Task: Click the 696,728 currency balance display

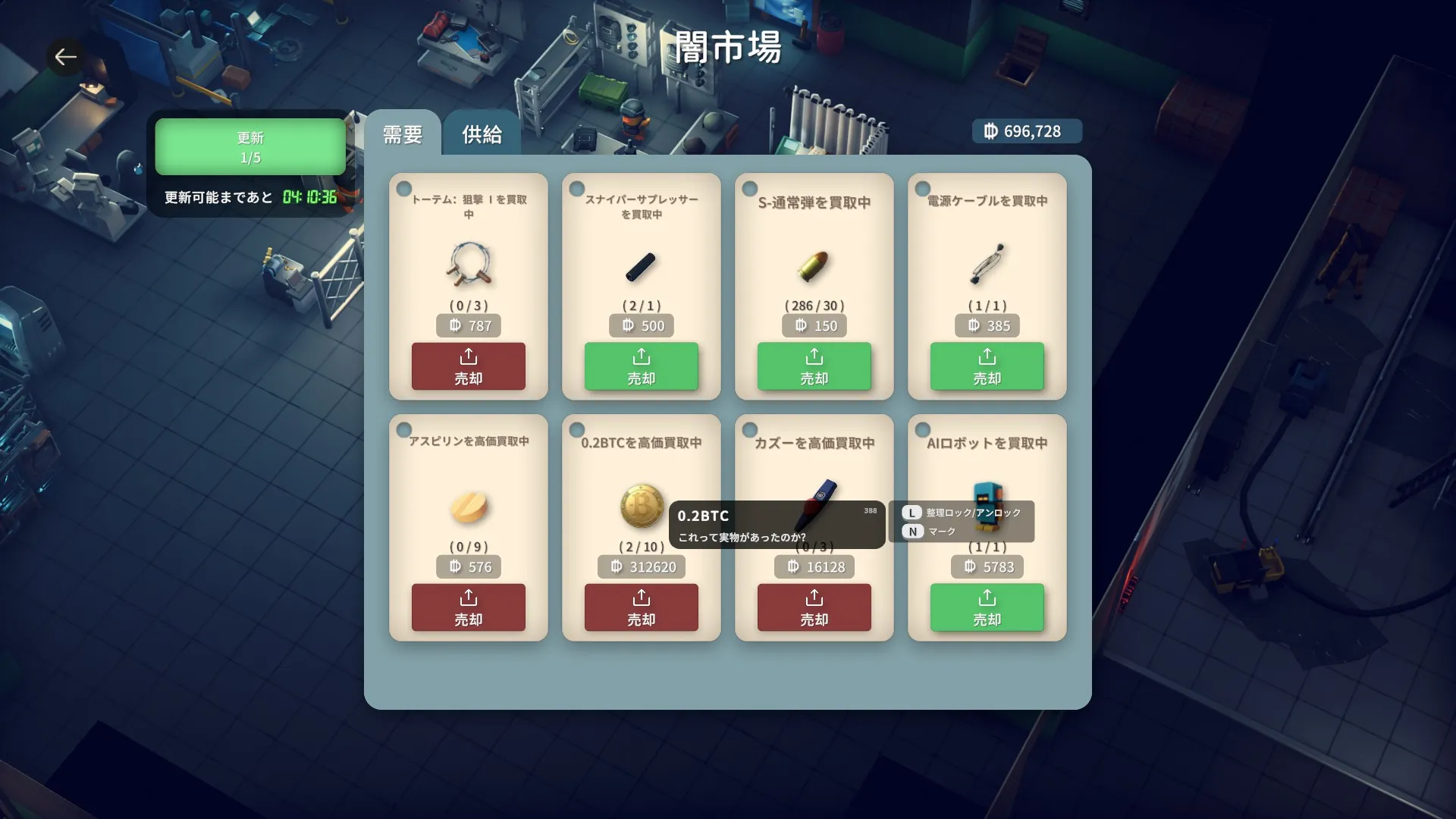Action: point(1026,130)
